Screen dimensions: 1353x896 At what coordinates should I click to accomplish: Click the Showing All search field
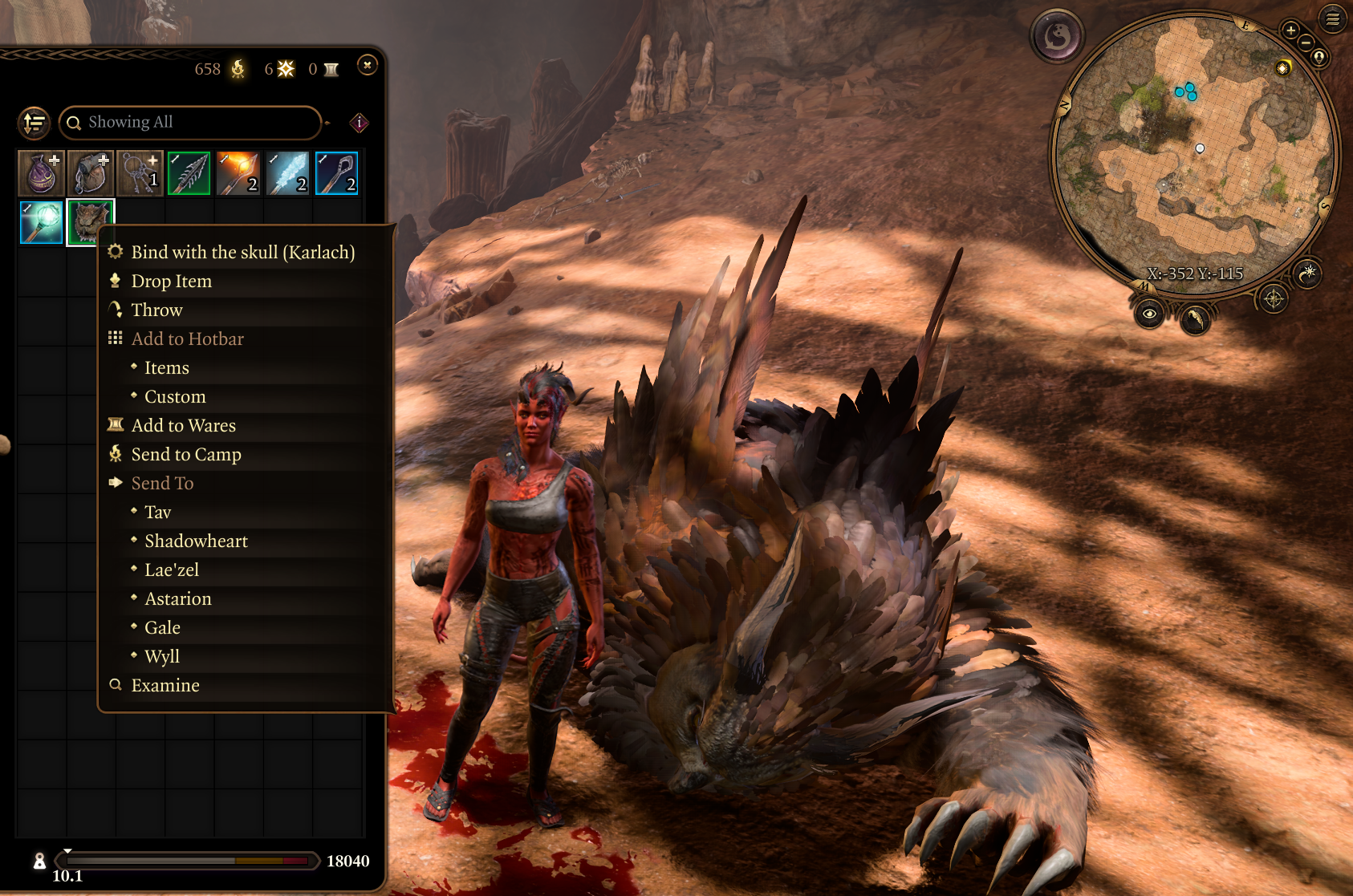coord(189,123)
